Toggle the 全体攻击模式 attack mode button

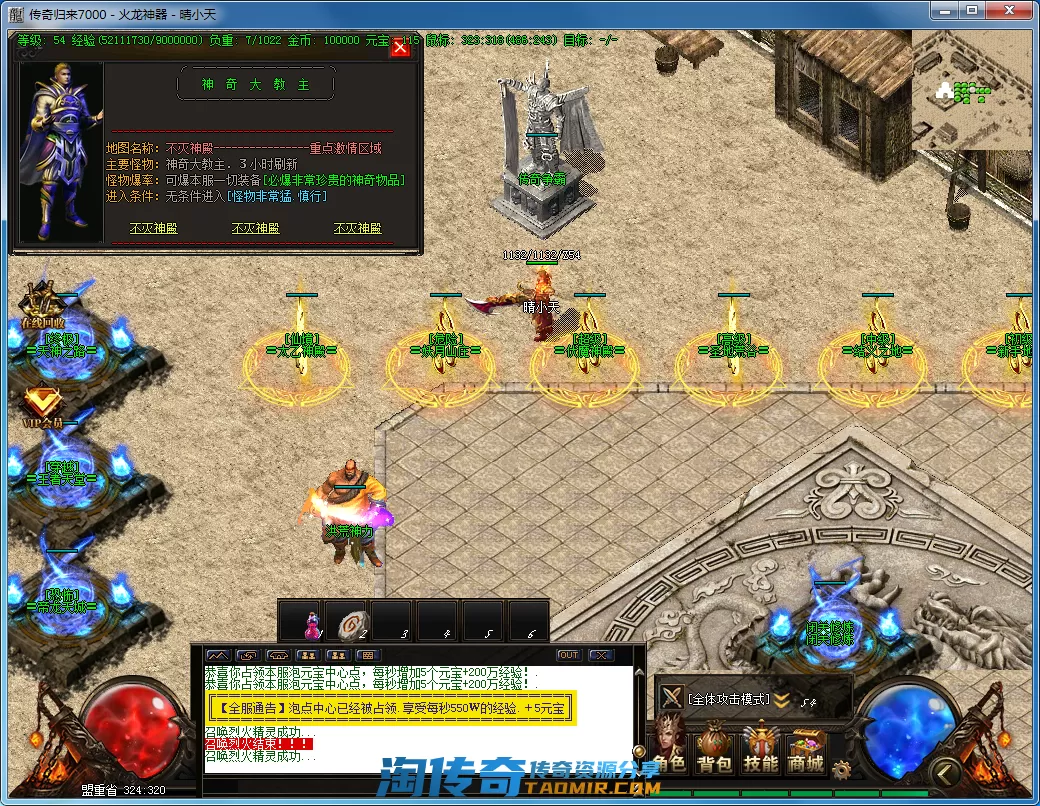(728, 698)
